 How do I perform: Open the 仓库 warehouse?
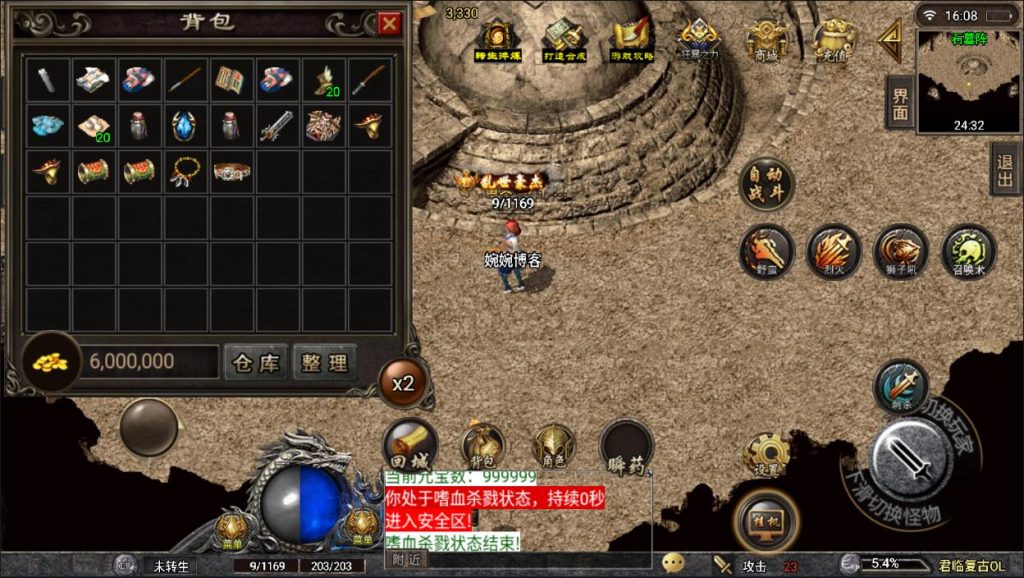(x=256, y=361)
